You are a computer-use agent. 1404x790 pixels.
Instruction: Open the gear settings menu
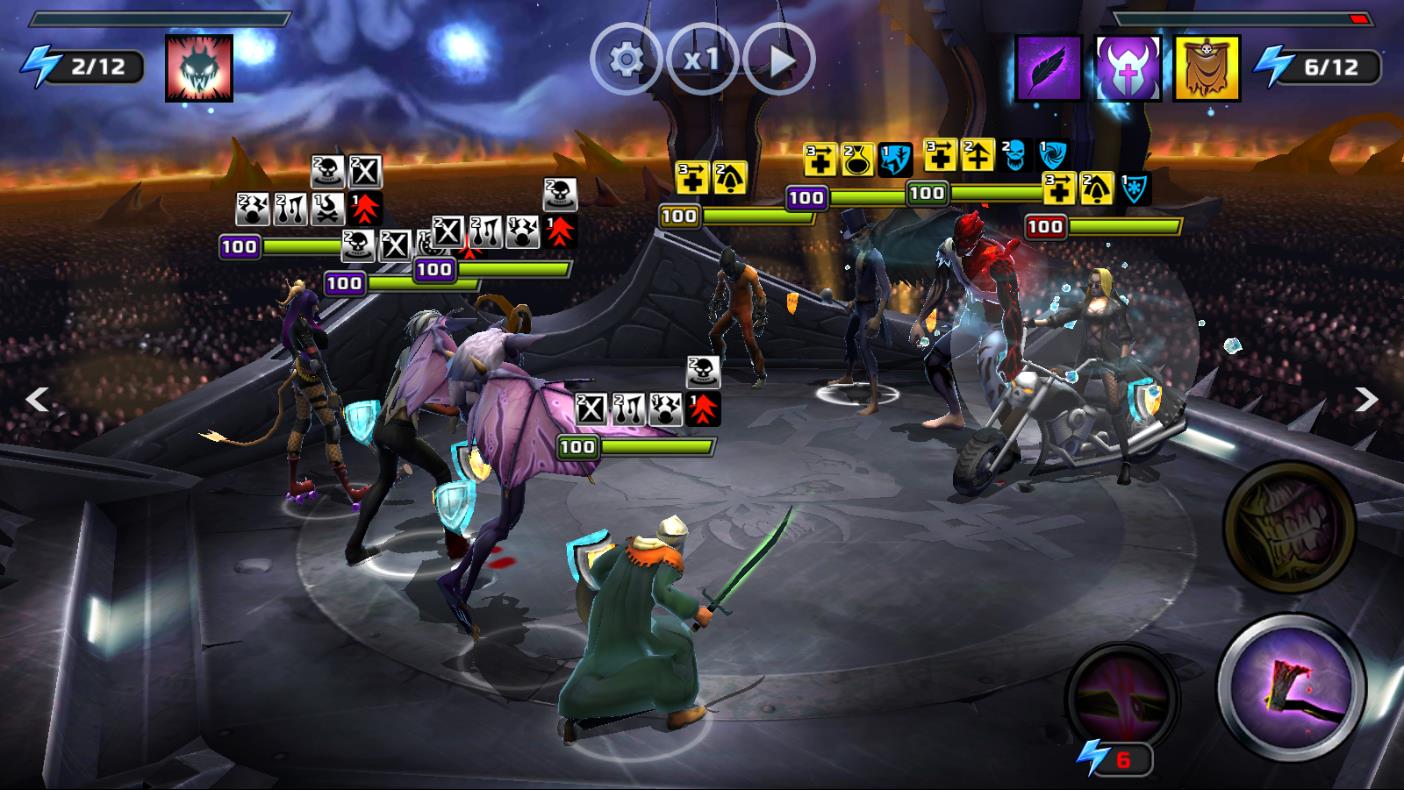point(626,60)
